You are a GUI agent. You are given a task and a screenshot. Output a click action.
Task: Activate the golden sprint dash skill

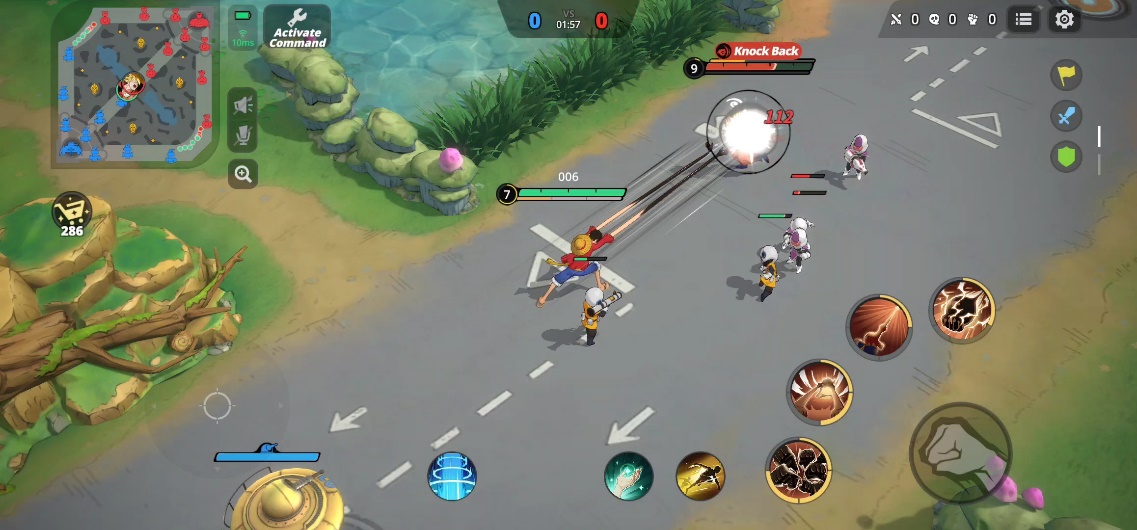tap(700, 476)
